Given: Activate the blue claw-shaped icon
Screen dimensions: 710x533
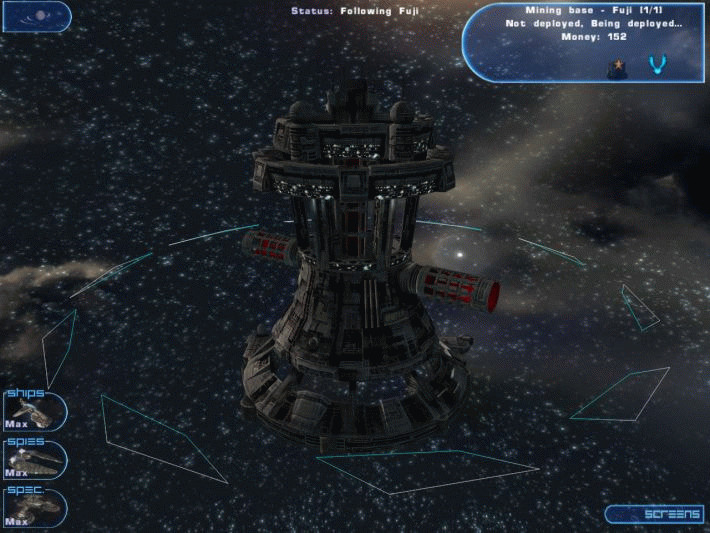Looking at the screenshot, I should pyautogui.click(x=657, y=66).
